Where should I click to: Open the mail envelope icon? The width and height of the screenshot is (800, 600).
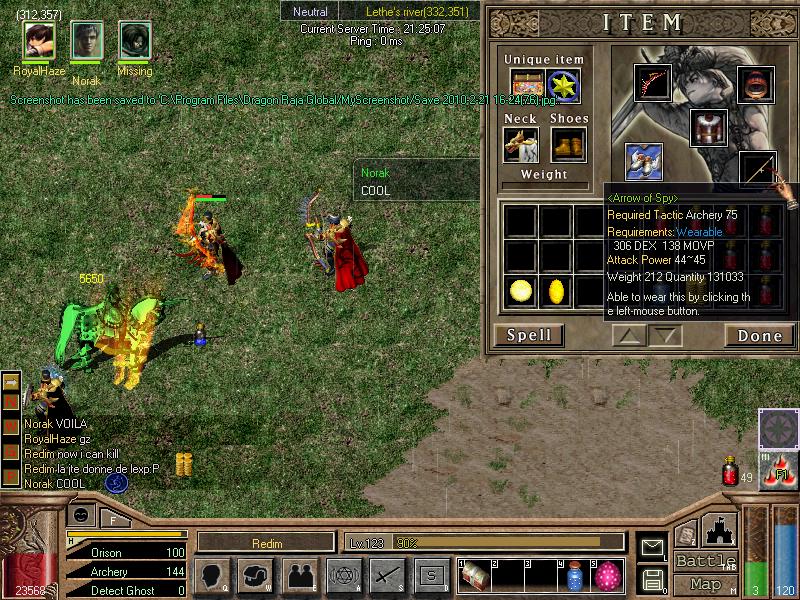(652, 547)
